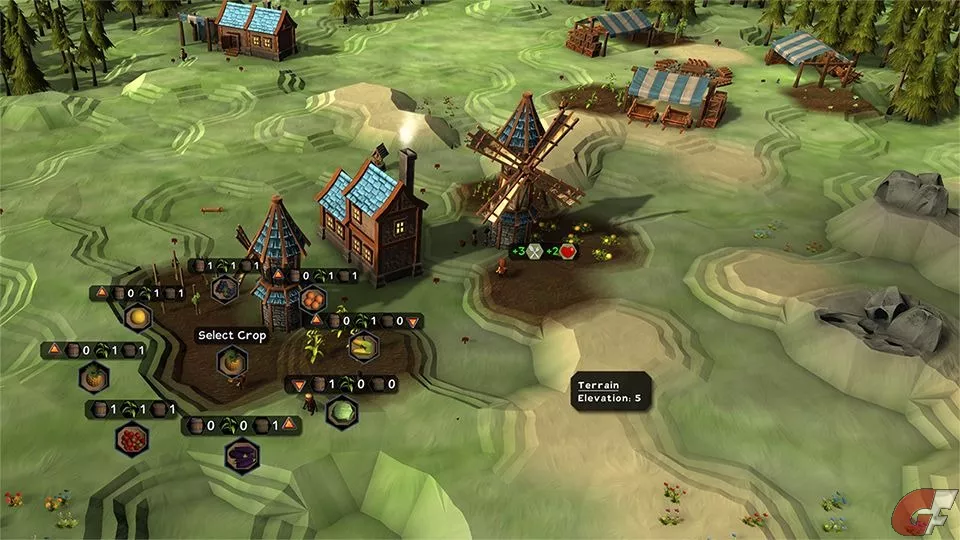Screen dimensions: 960x540
Task: Choose the corn crop icon
Action: (361, 345)
